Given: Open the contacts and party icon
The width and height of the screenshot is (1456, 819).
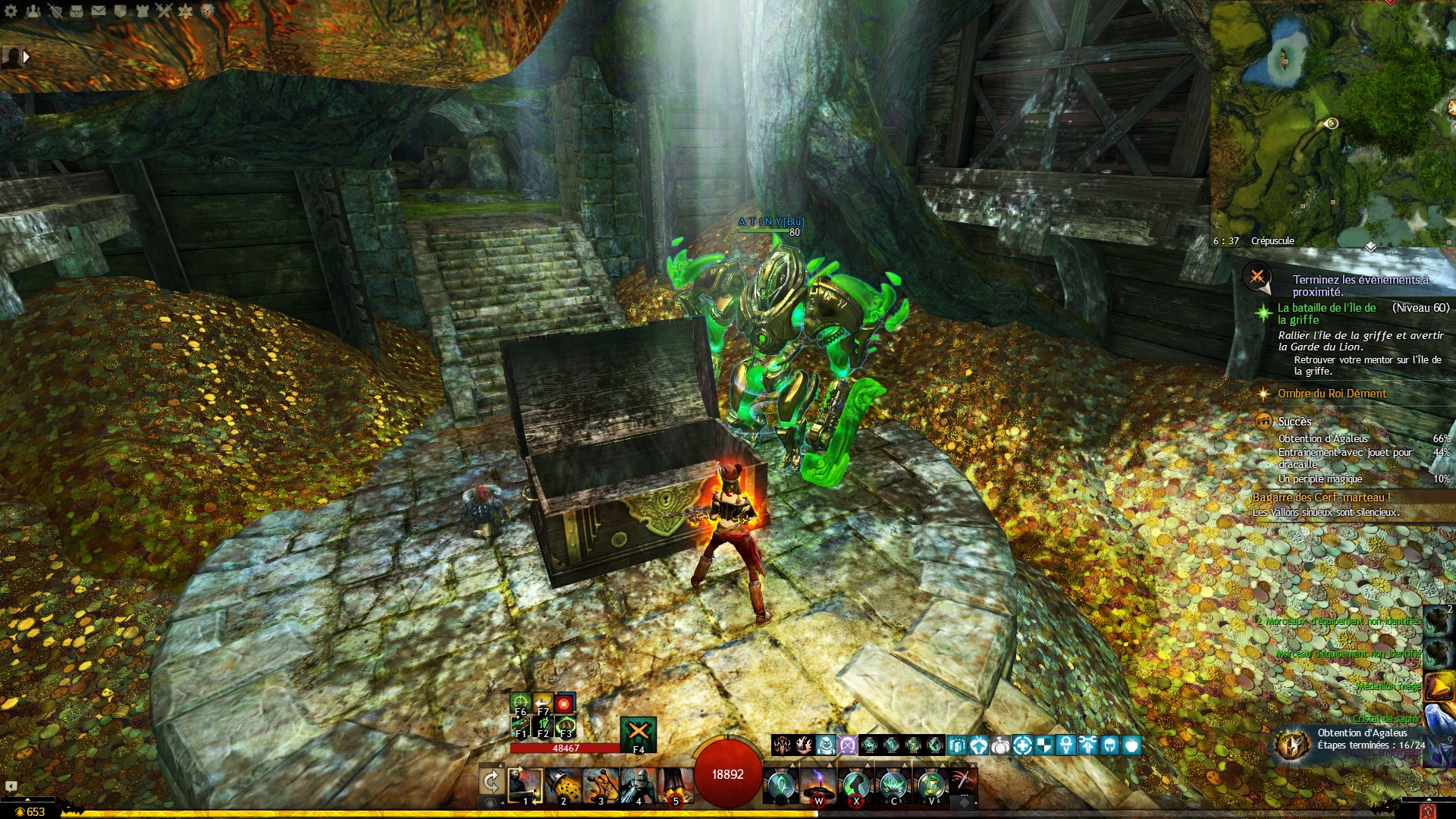Looking at the screenshot, I should [x=33, y=11].
